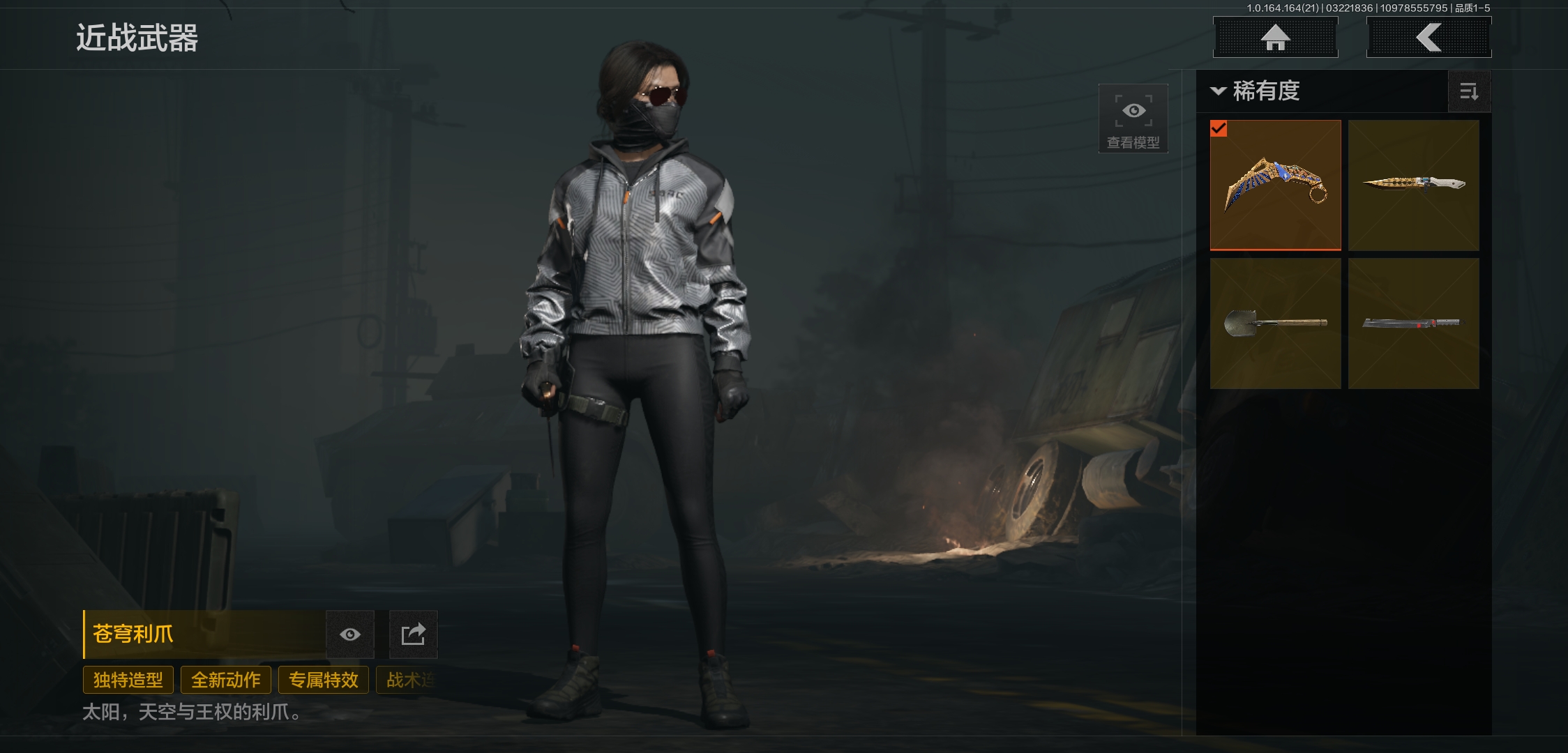Select the golden karambit claw skin
This screenshot has height=753, width=1568.
tap(1275, 185)
